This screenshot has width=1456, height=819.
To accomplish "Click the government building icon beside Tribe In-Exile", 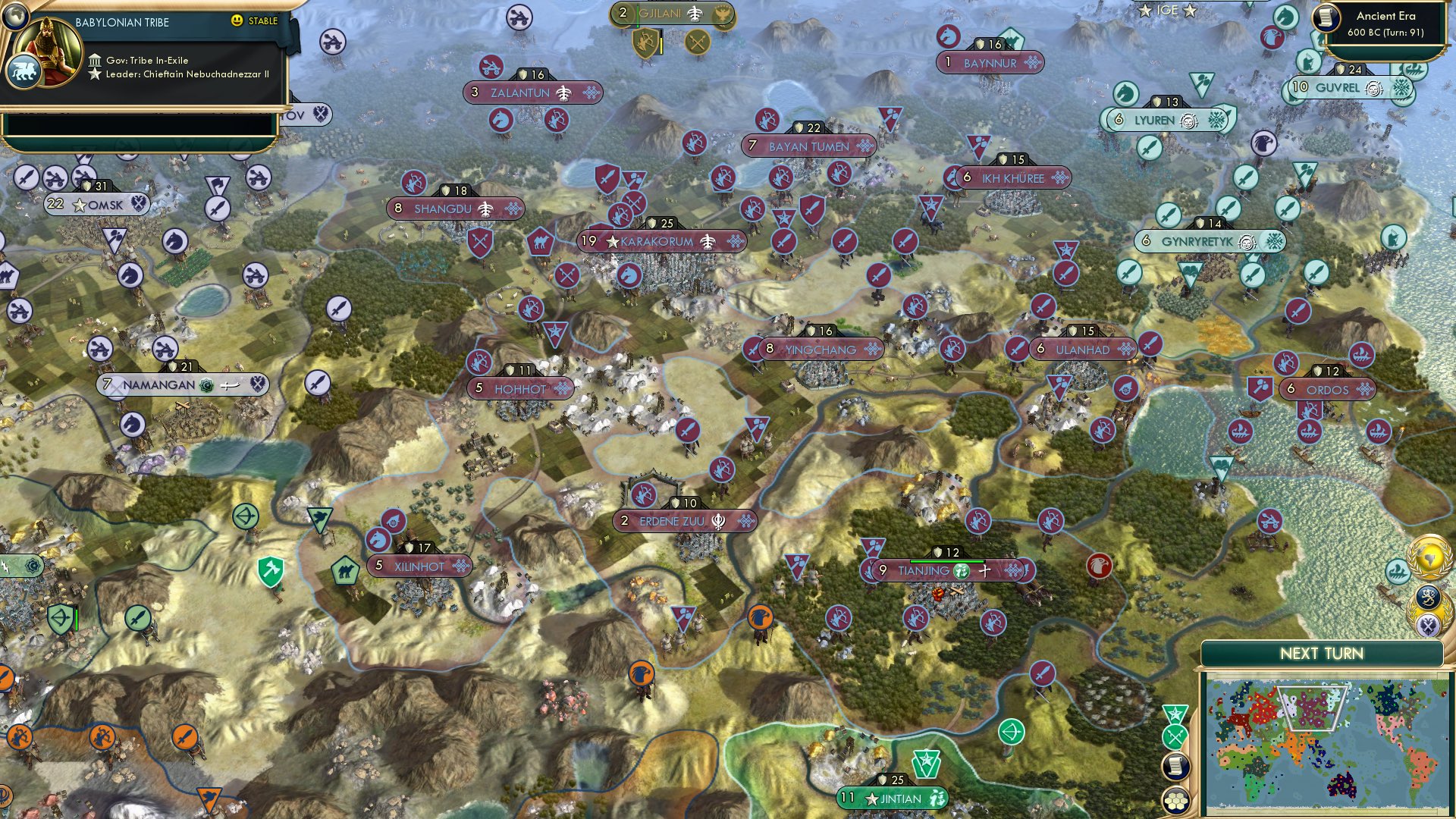I will 96,60.
